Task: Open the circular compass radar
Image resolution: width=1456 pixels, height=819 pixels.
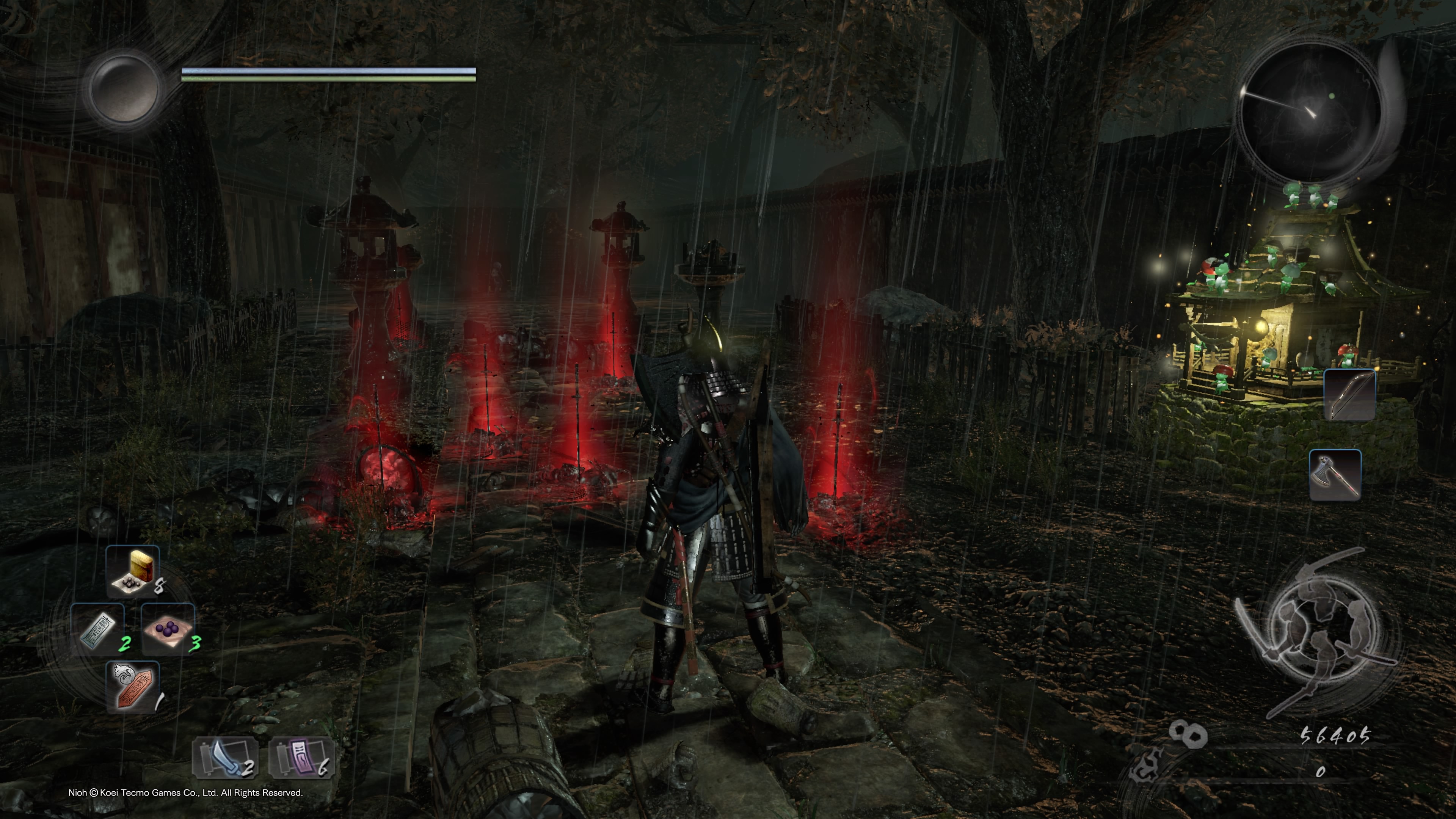Action: tap(1309, 112)
